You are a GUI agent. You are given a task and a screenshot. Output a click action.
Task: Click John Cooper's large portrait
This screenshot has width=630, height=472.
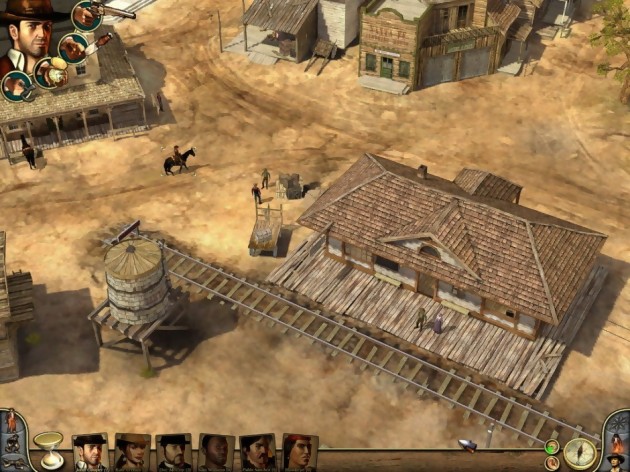pos(30,40)
